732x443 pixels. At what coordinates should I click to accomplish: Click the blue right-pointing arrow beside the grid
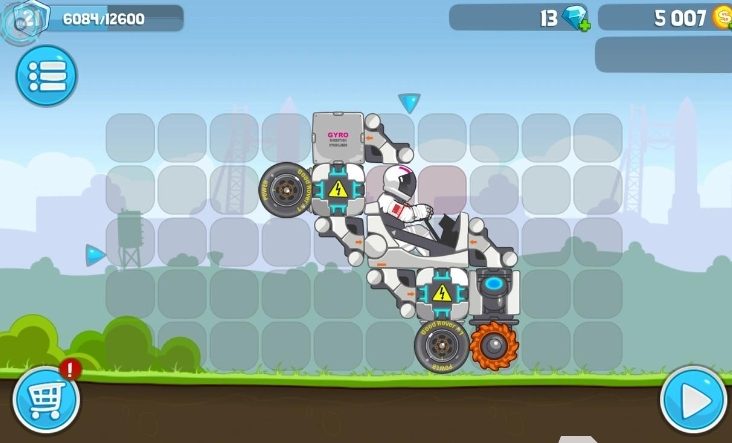(x=95, y=255)
